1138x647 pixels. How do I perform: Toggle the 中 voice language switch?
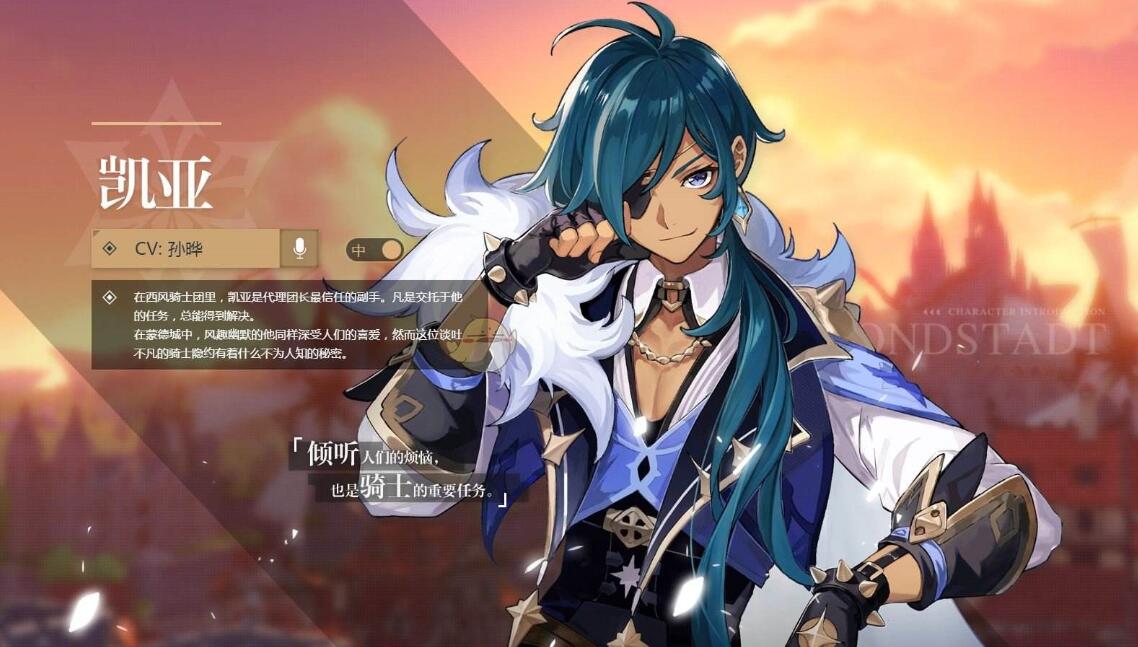click(x=374, y=249)
